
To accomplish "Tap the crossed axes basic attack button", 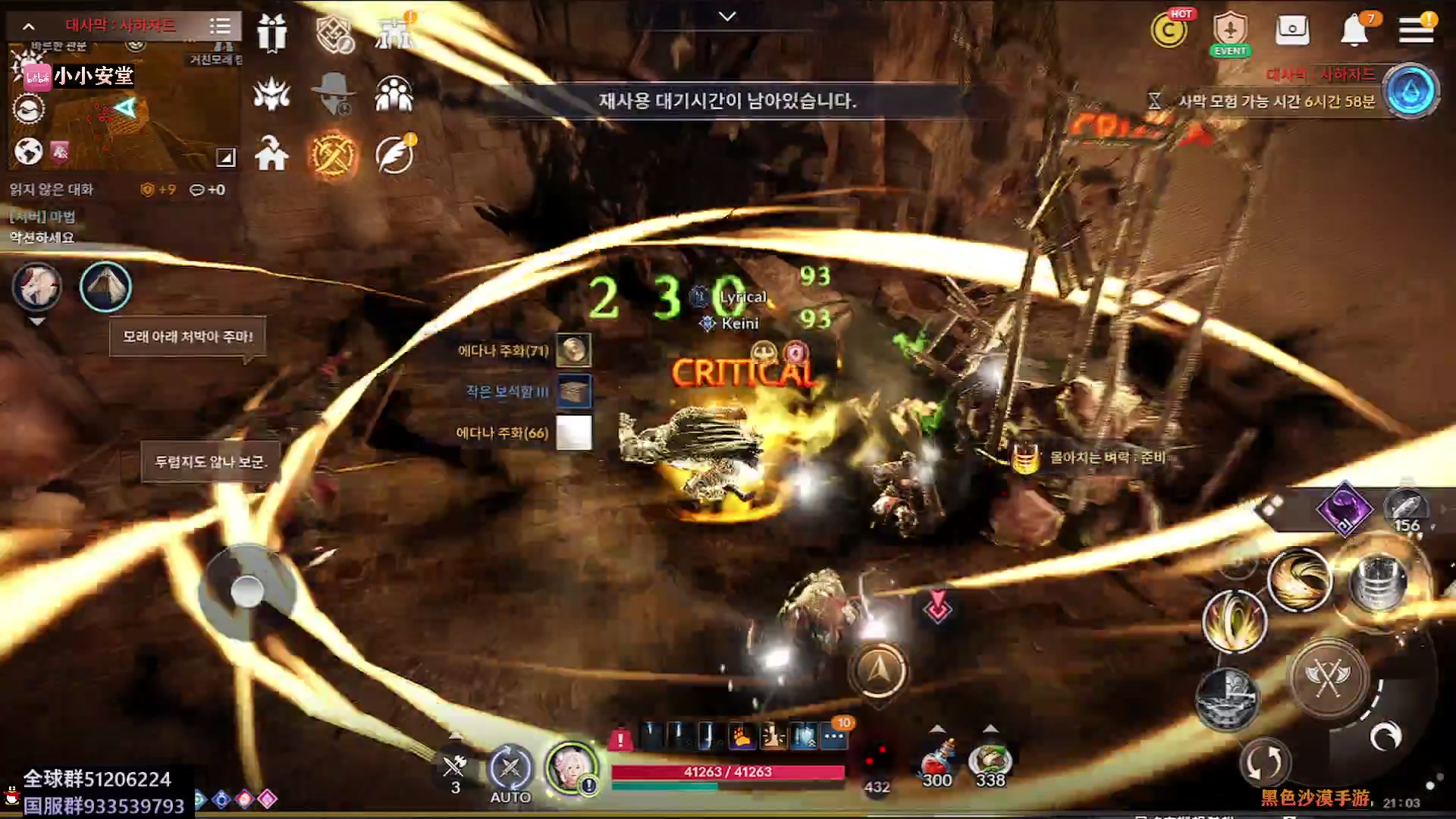I will [1328, 677].
